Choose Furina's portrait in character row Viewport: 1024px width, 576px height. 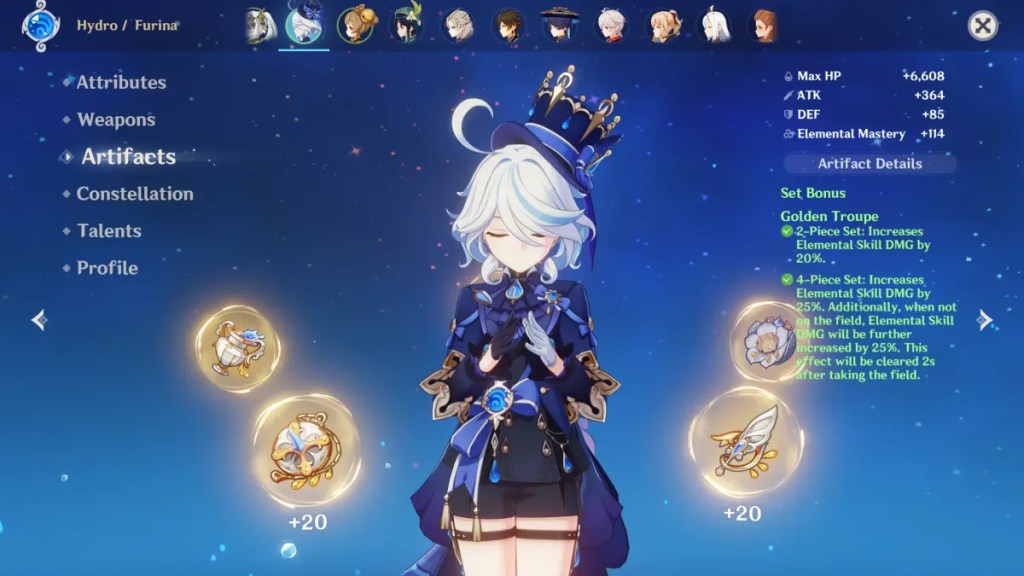(304, 25)
